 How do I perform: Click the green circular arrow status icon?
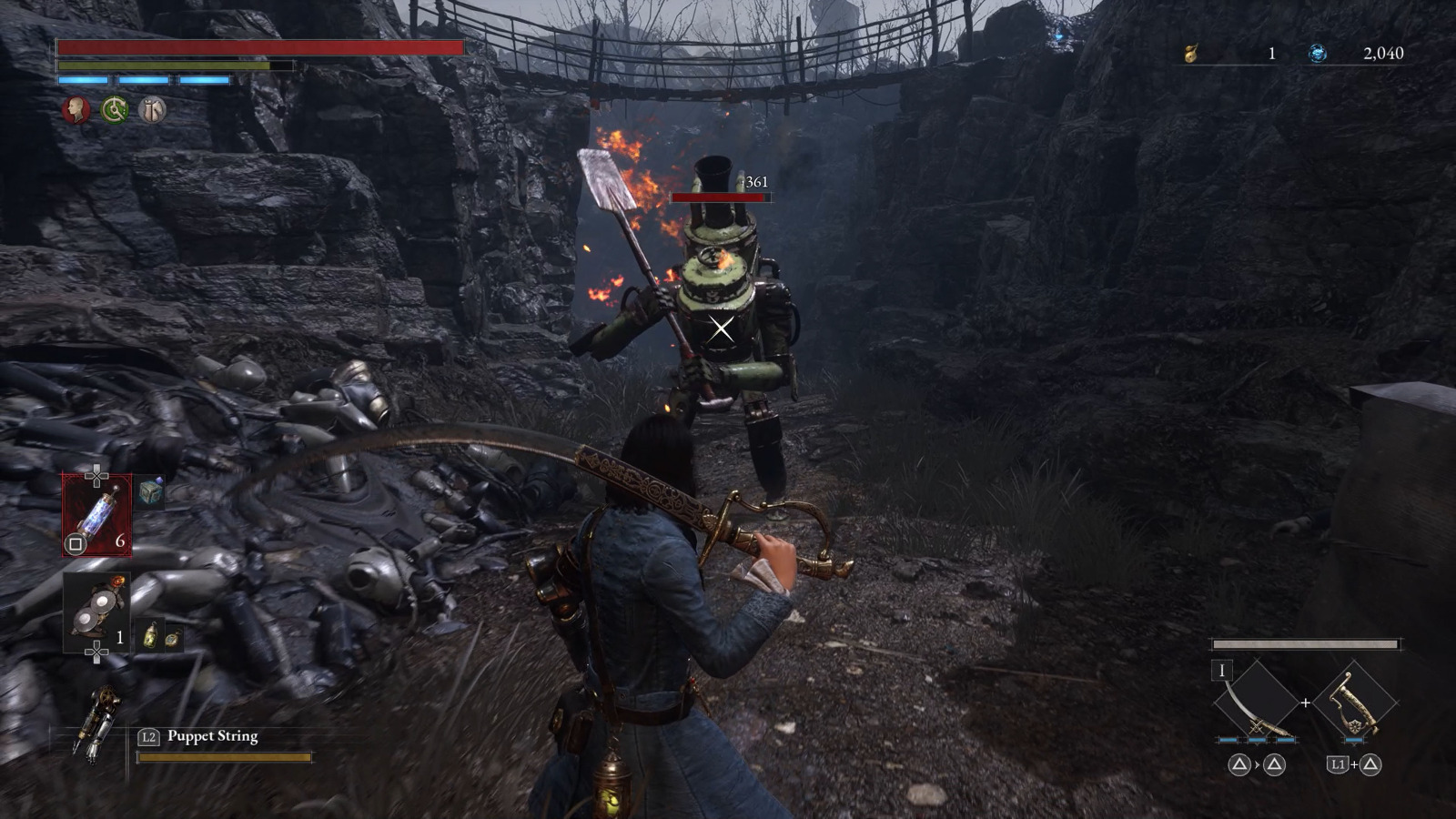[x=114, y=111]
